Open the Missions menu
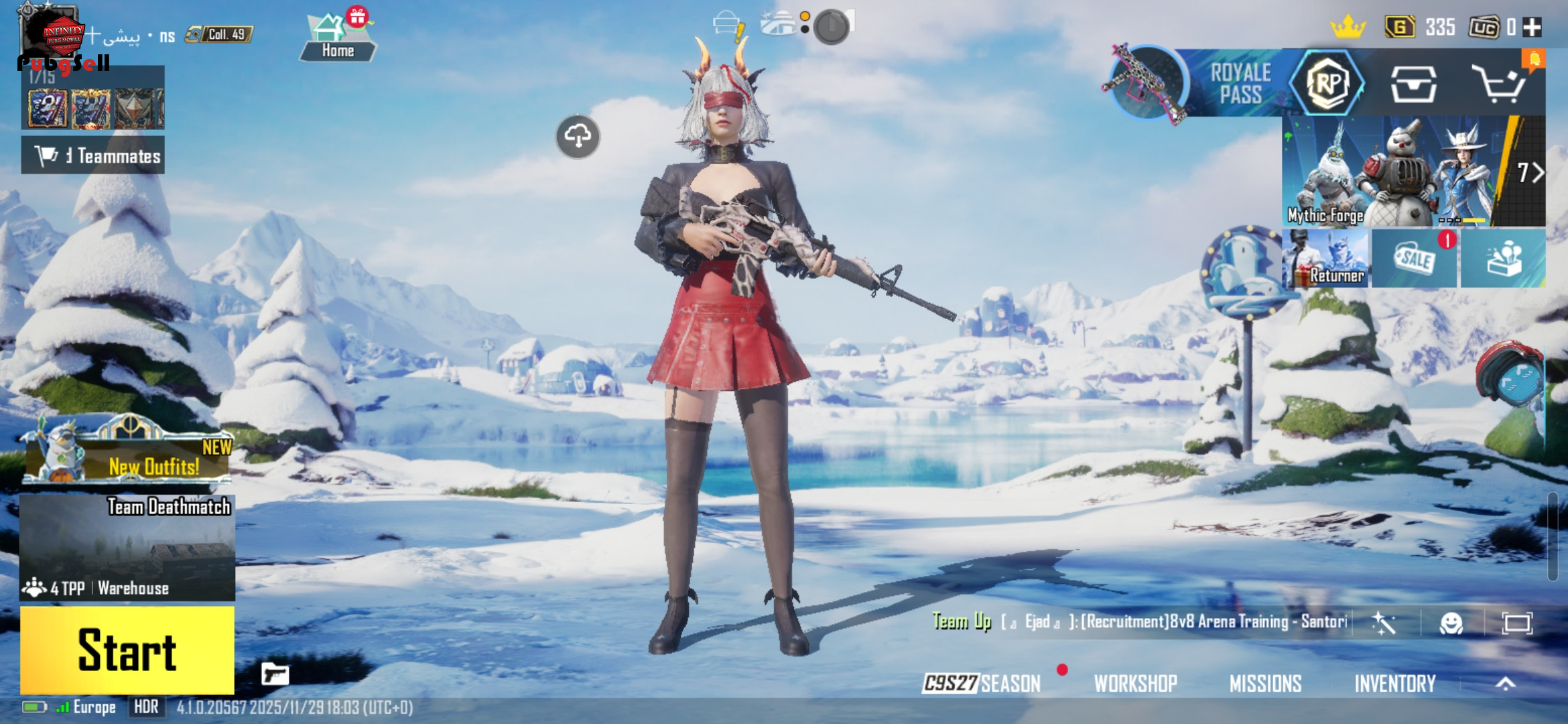The image size is (1568, 724). (1265, 683)
